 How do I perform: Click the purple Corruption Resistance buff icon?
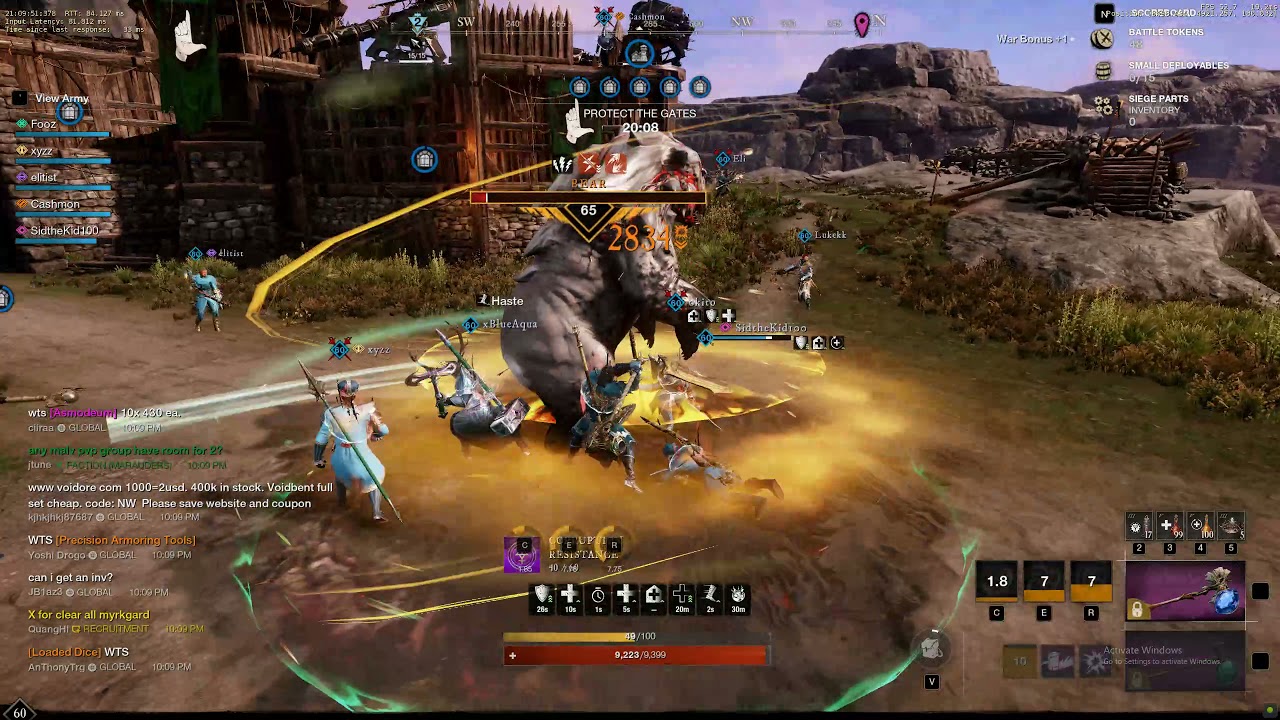click(521, 555)
